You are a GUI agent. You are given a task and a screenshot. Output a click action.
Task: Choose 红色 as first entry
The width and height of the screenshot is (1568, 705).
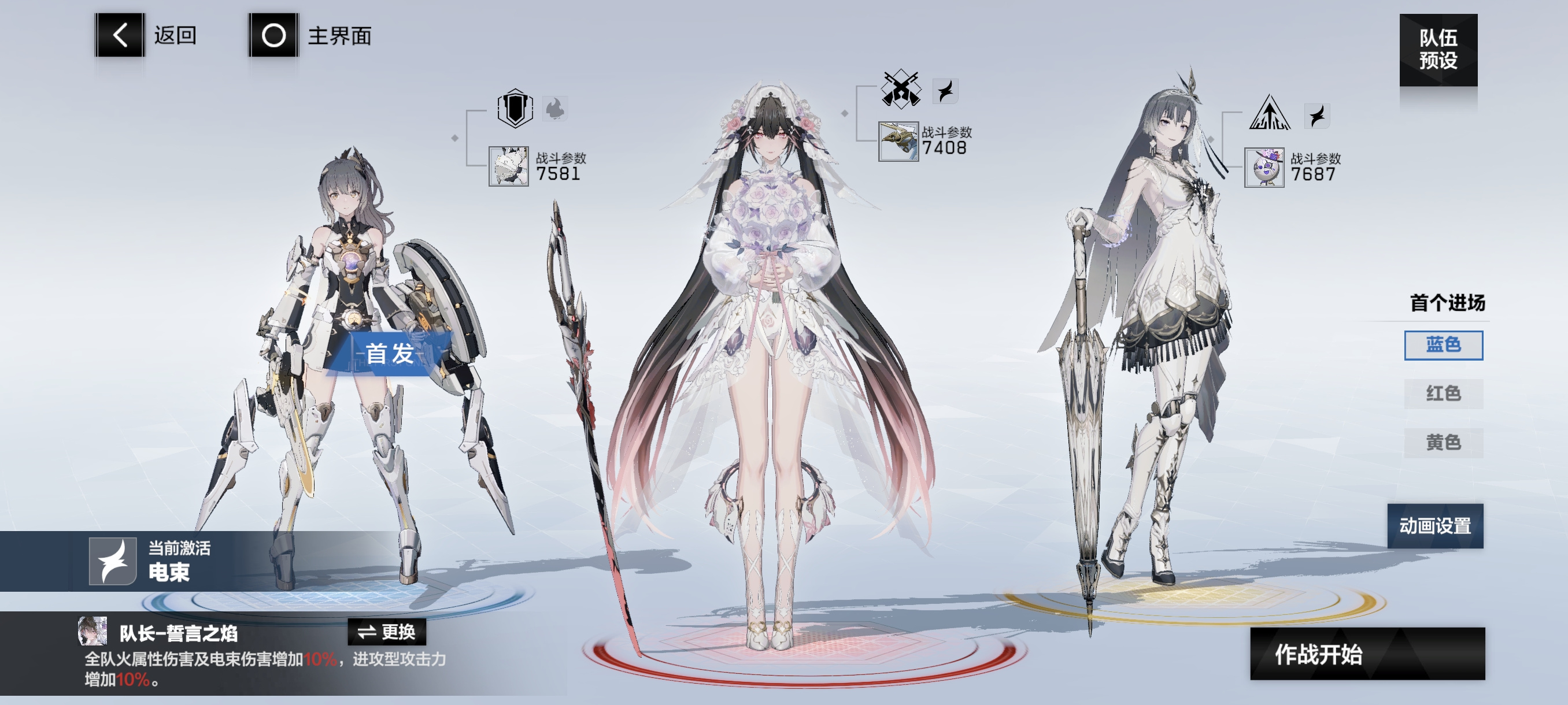point(1443,394)
